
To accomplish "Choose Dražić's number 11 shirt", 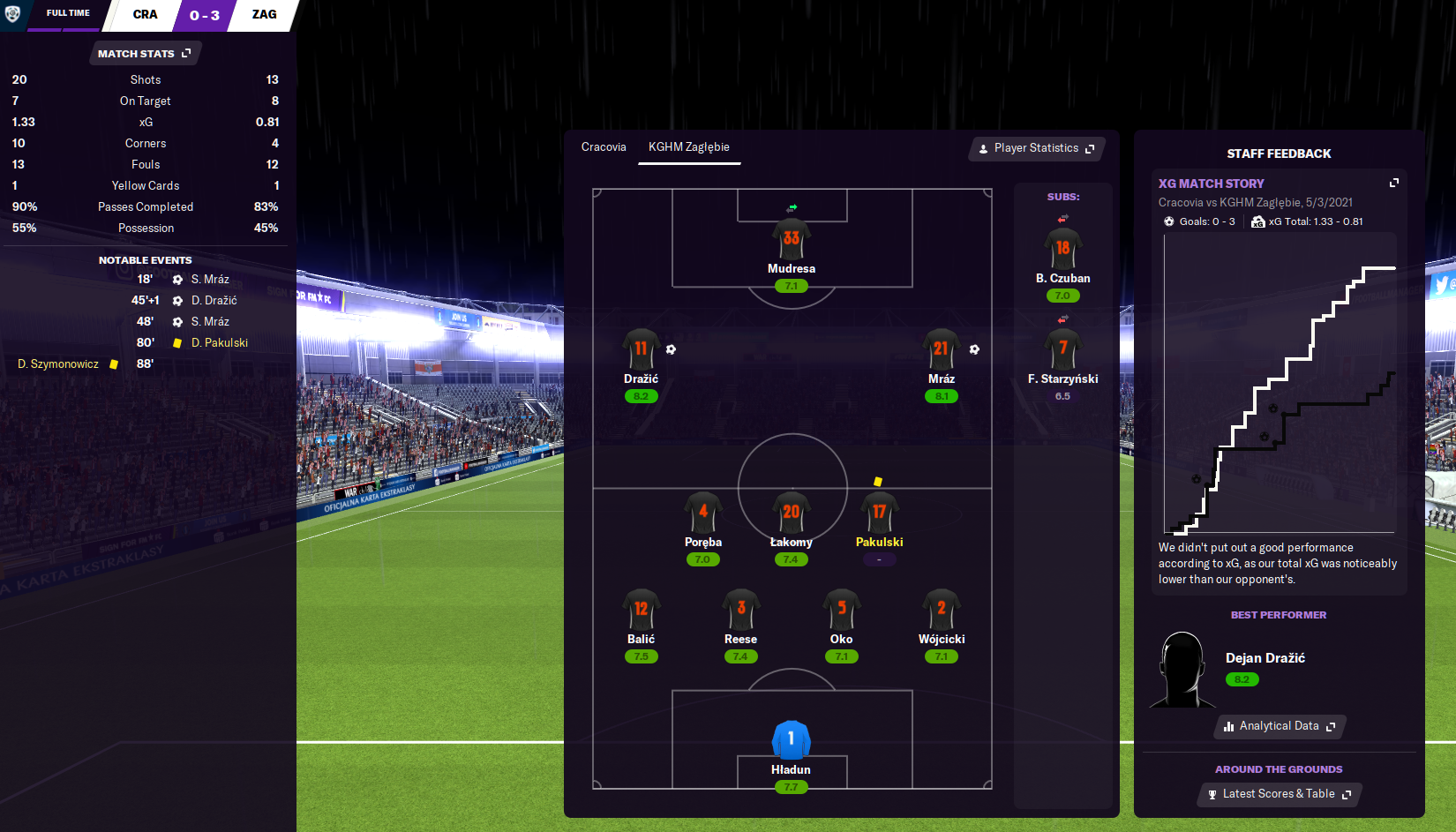I will coord(641,349).
